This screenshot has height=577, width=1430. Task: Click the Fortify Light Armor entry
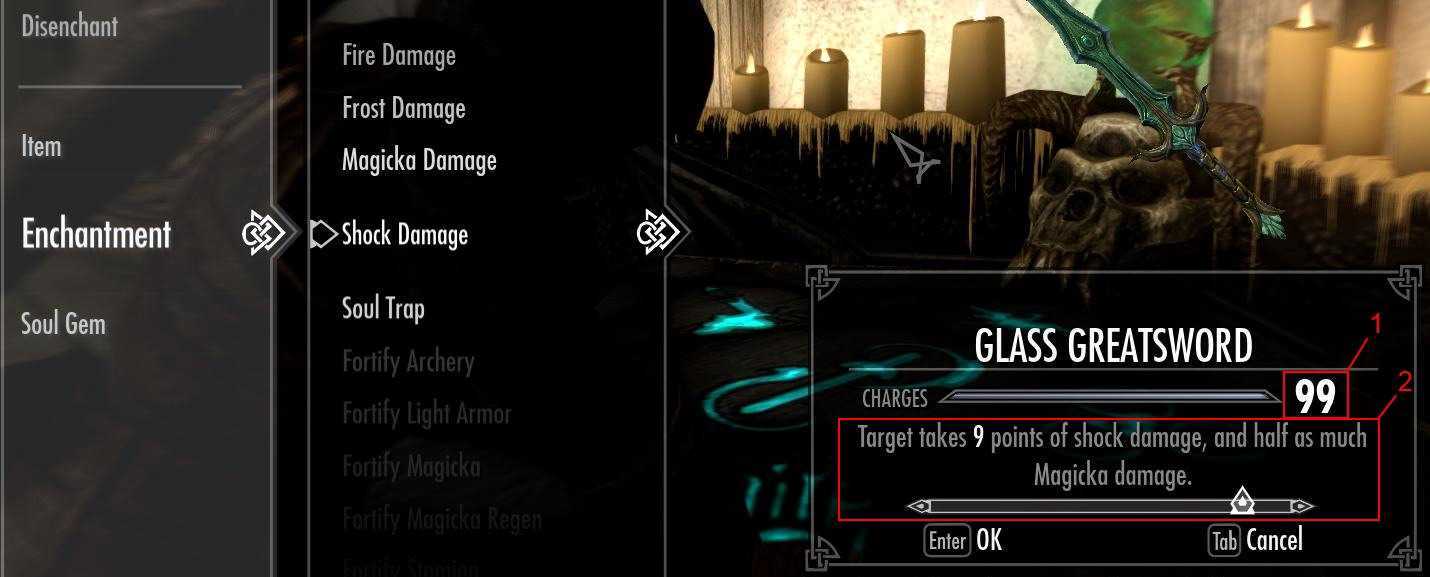pos(426,414)
